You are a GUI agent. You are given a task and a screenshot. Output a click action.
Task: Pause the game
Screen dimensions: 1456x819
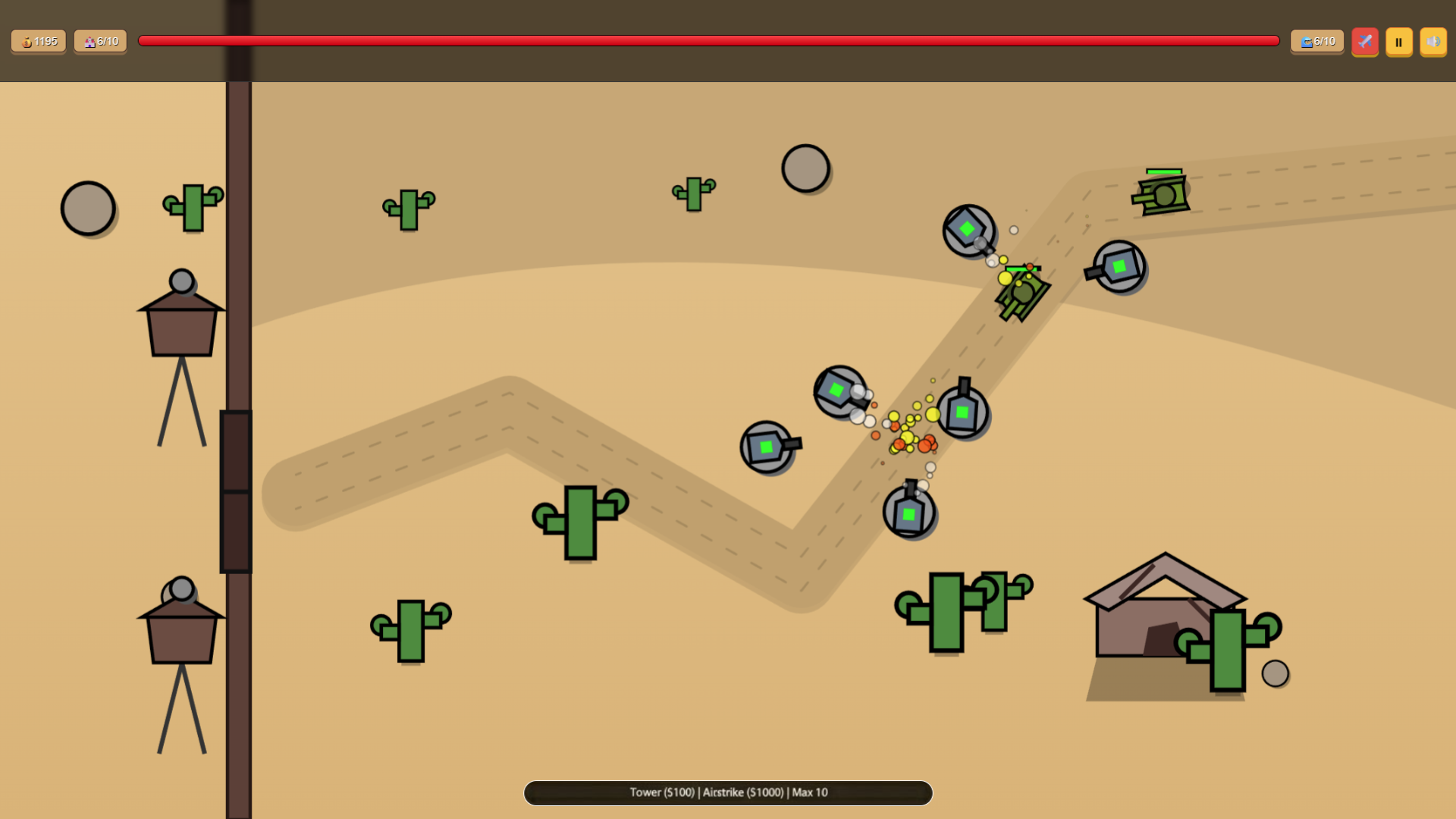1398,42
